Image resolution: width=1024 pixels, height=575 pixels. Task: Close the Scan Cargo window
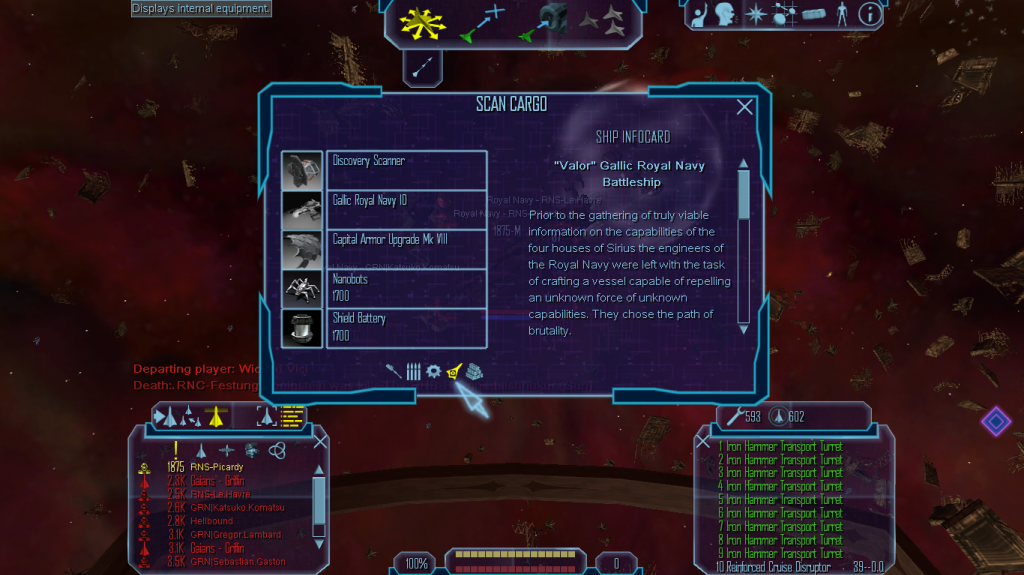pyautogui.click(x=744, y=108)
